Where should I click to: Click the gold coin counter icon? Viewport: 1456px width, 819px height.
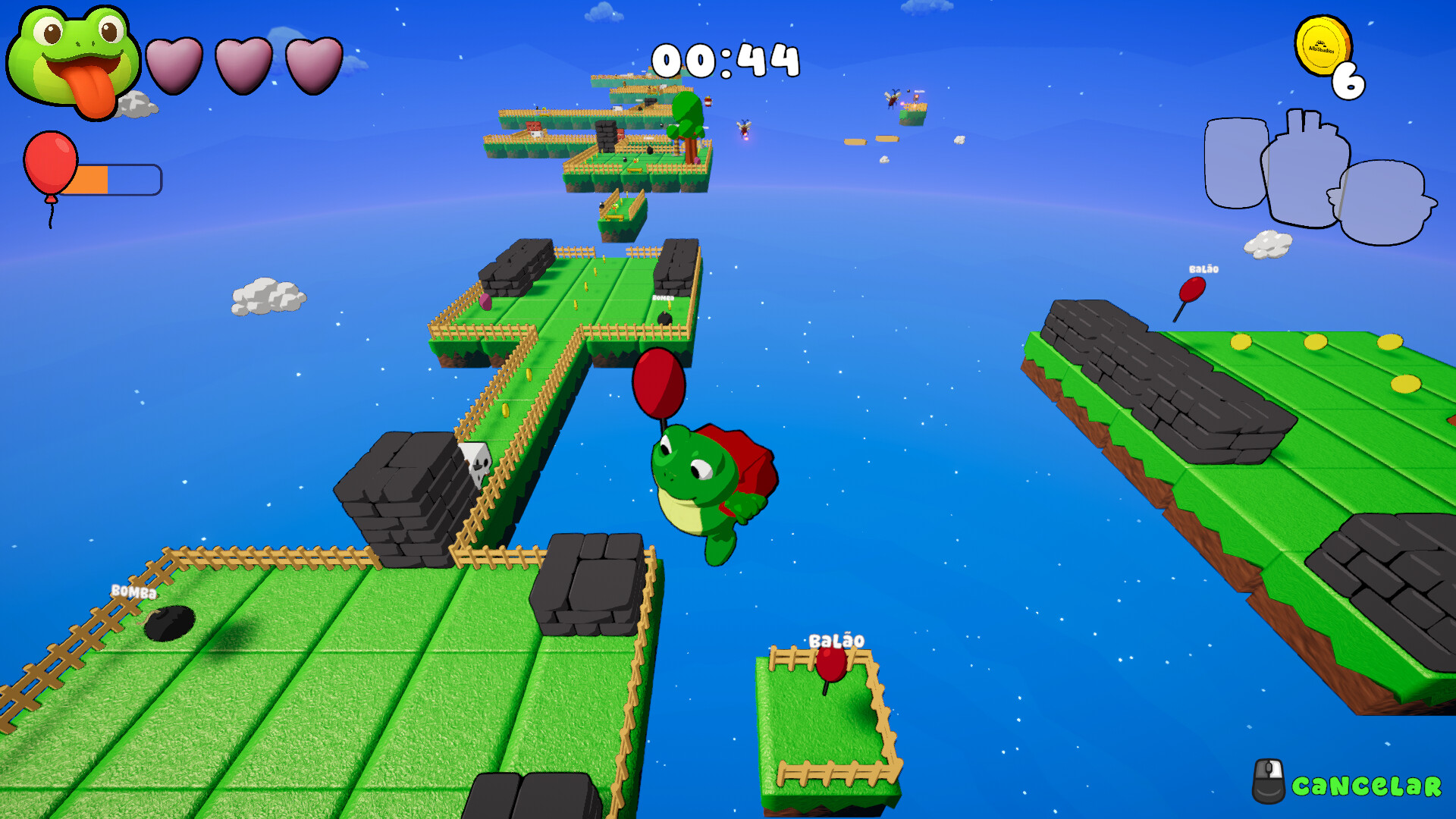click(1322, 47)
